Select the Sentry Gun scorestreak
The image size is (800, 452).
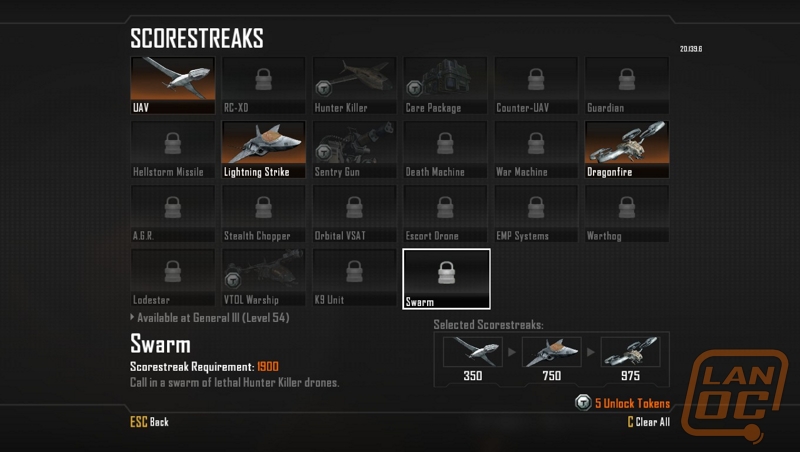[x=355, y=149]
